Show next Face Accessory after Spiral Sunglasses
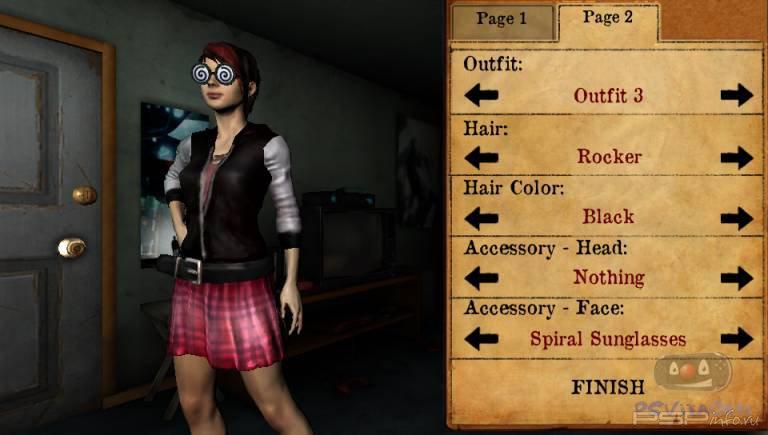The image size is (768, 435). tap(736, 339)
